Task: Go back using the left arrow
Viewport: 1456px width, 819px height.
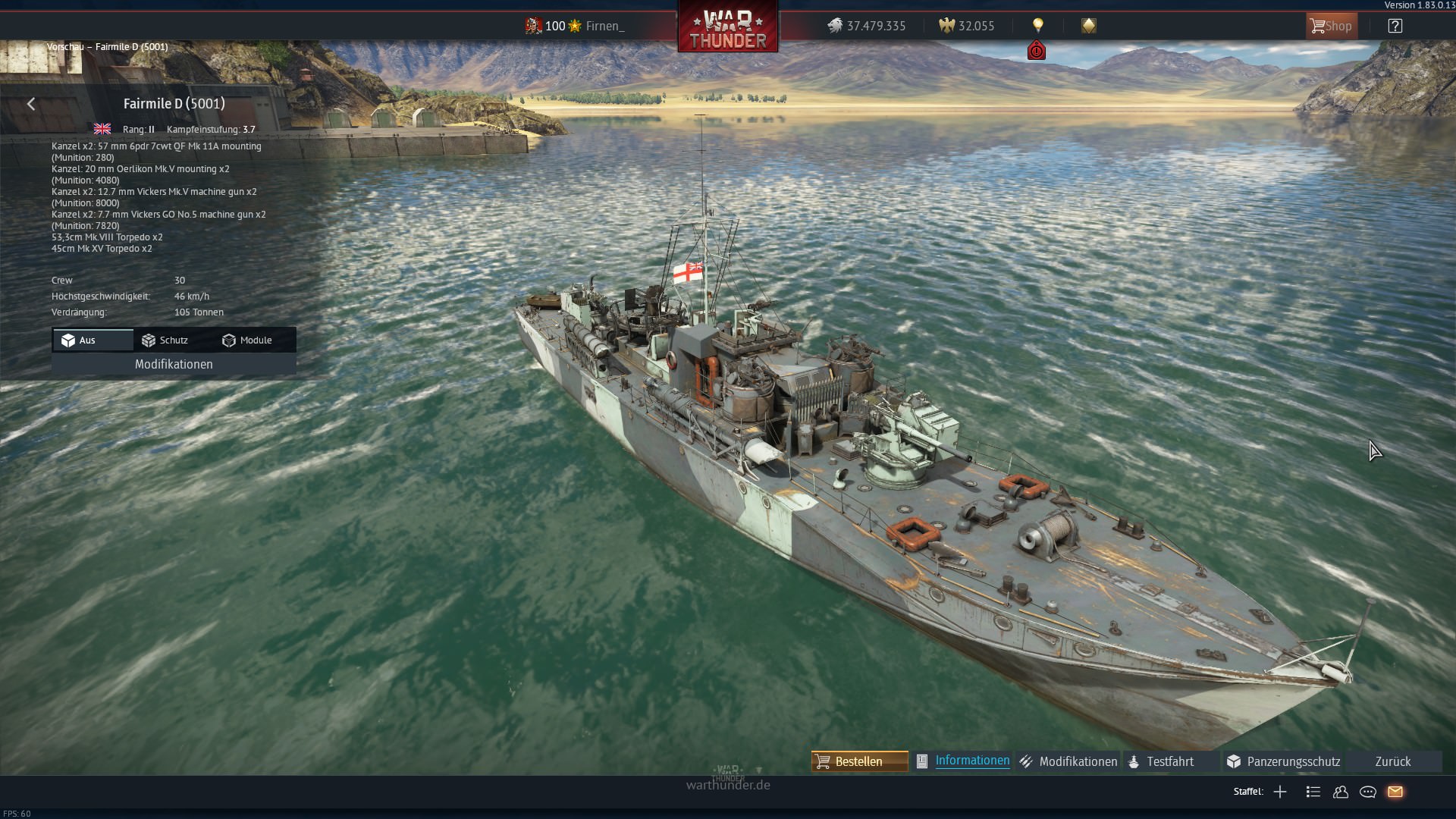Action: [31, 104]
